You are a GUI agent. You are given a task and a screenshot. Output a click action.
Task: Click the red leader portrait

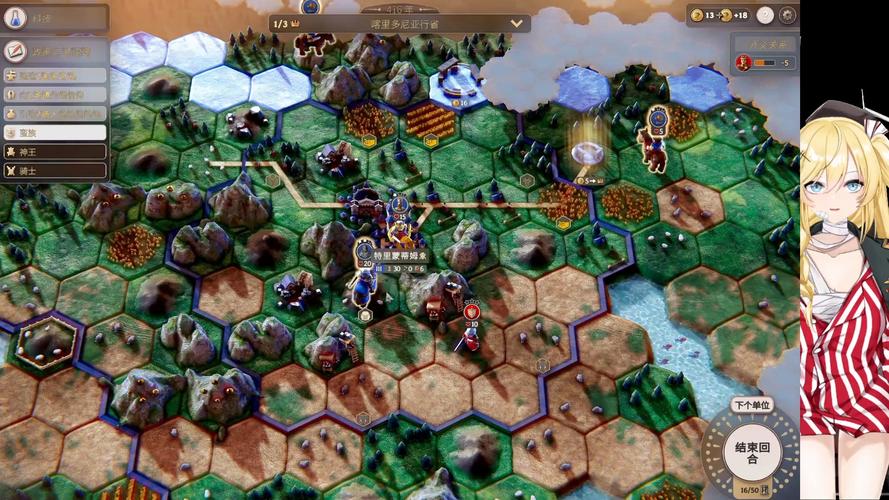(x=743, y=62)
